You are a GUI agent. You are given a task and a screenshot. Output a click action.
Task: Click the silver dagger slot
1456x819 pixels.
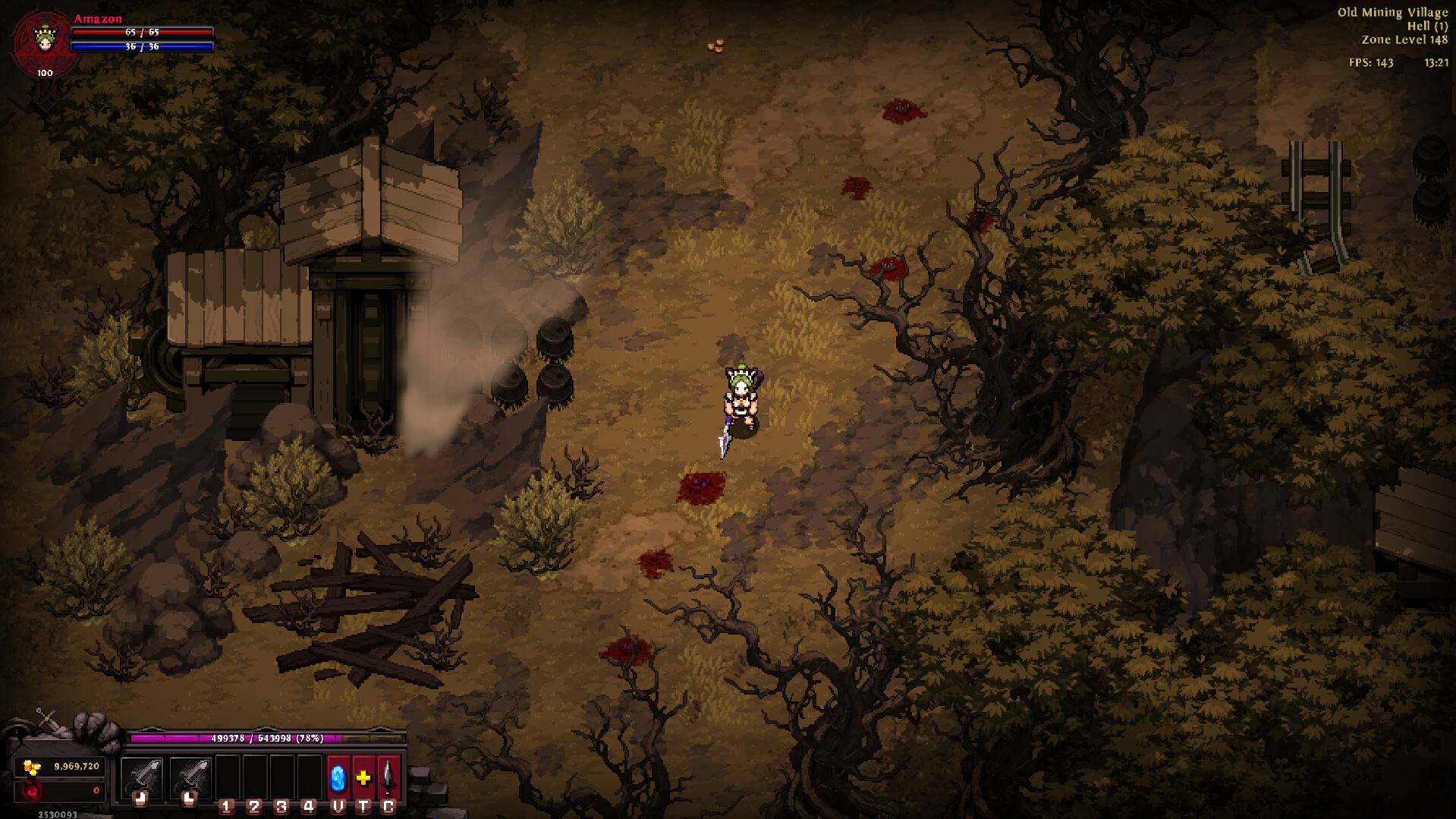[x=388, y=777]
